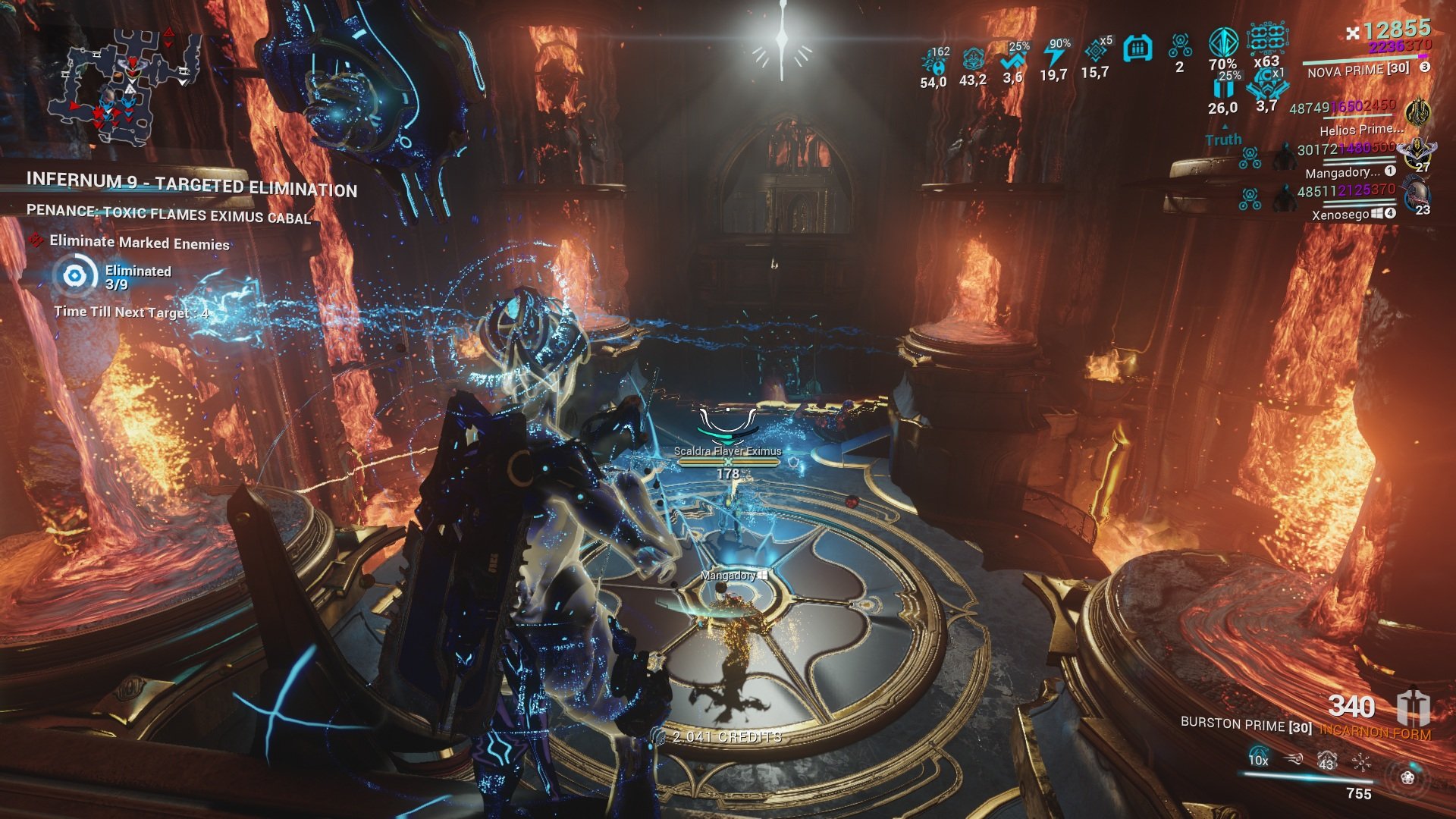This screenshot has height=819, width=1456.
Task: Select the 70% circular buff icon
Action: coord(1222,44)
